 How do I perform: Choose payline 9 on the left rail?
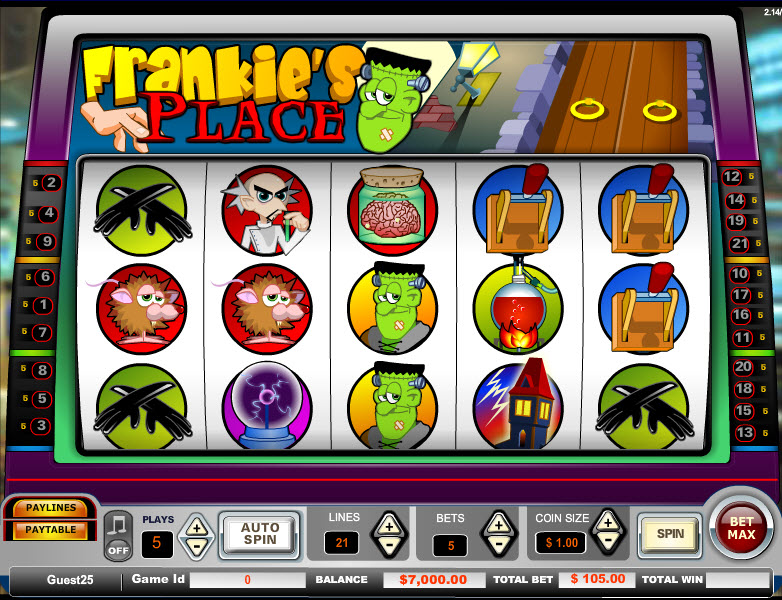coord(46,241)
